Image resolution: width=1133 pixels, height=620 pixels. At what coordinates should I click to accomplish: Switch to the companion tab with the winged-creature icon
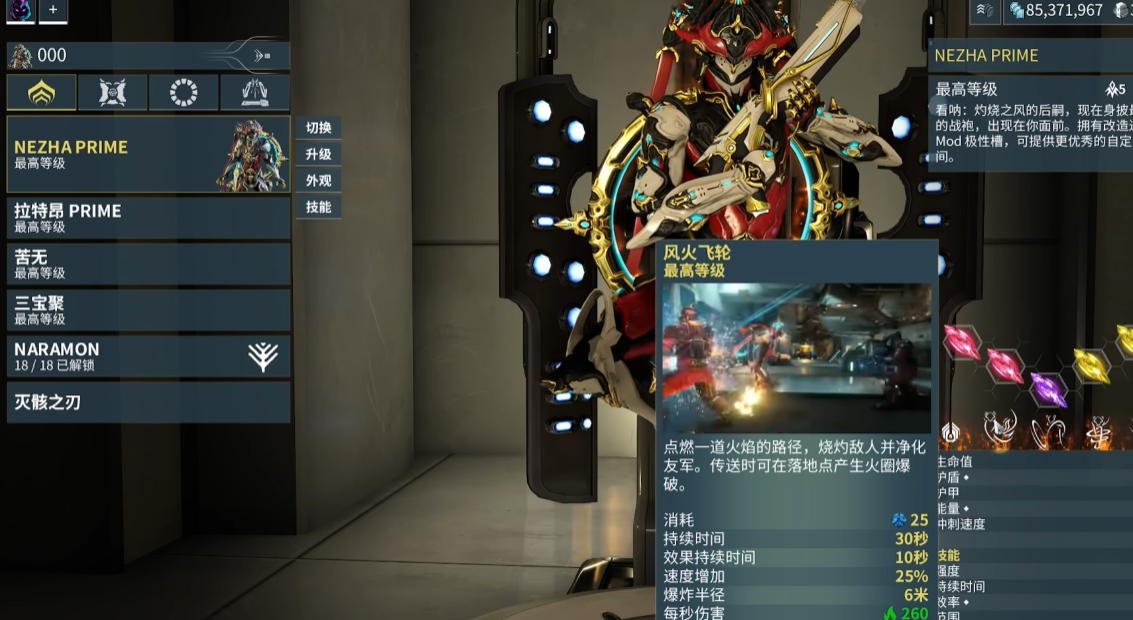tap(112, 93)
